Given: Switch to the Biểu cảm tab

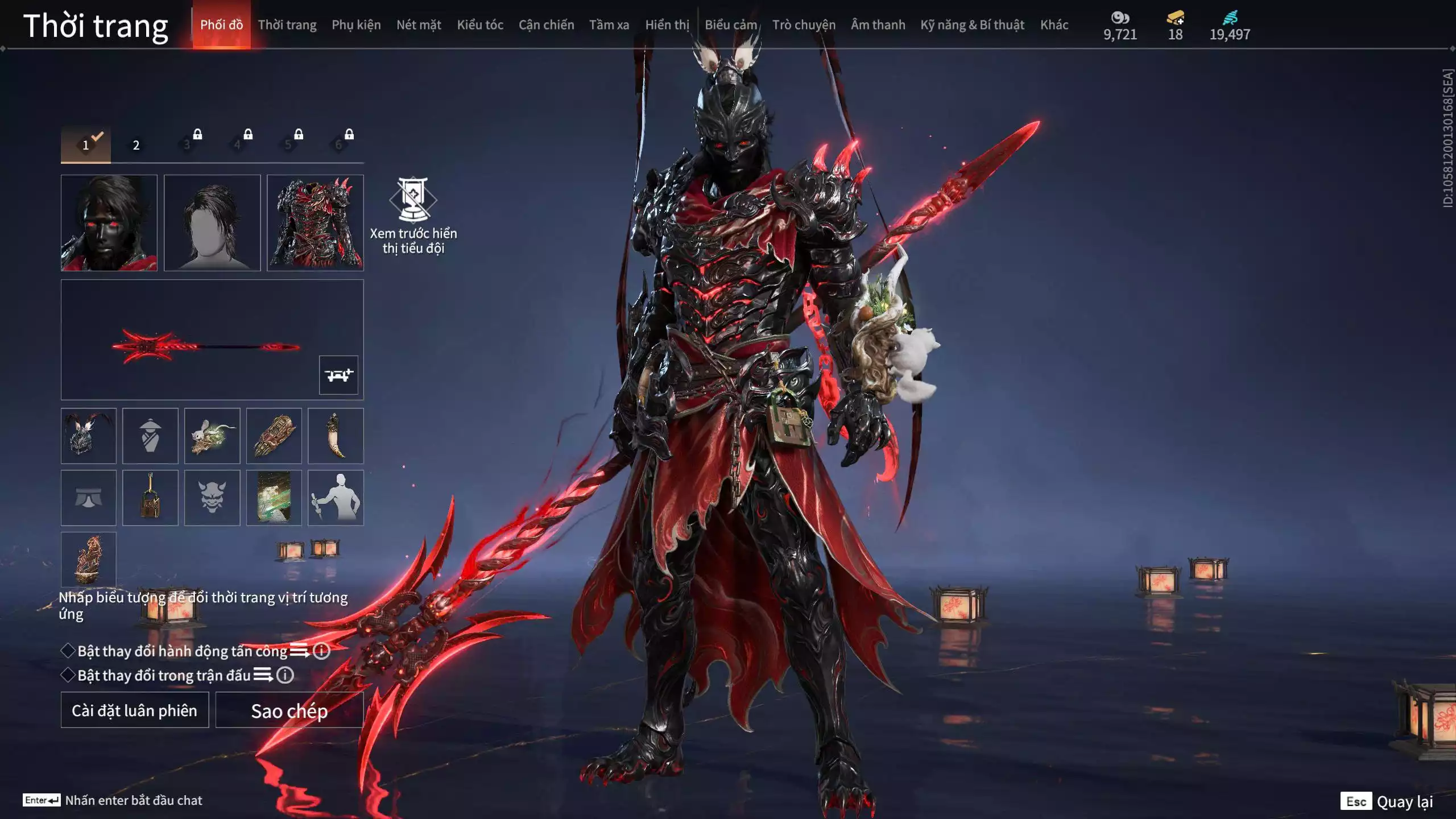Looking at the screenshot, I should 731,25.
